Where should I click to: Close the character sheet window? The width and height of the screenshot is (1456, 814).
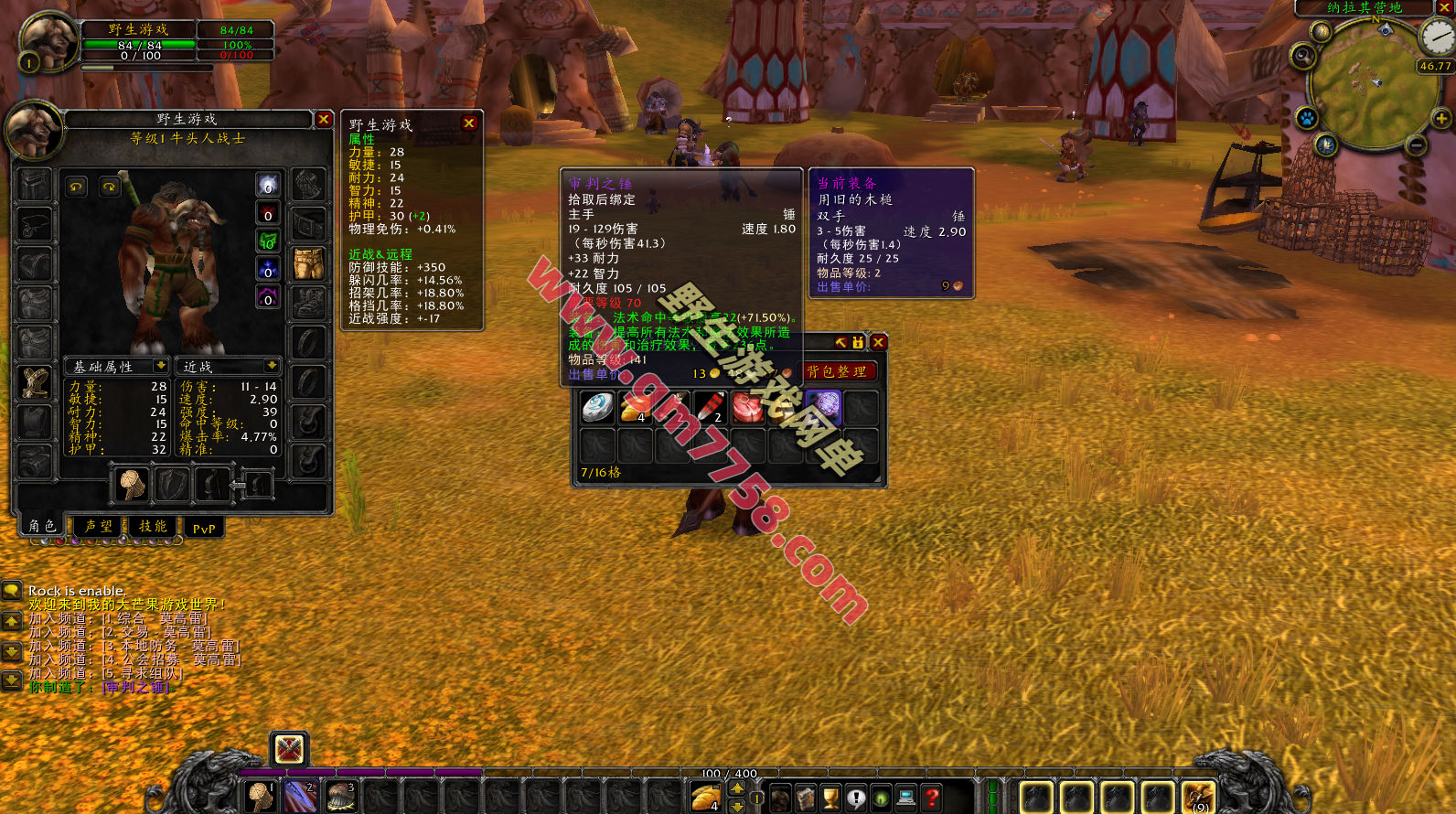[x=324, y=120]
